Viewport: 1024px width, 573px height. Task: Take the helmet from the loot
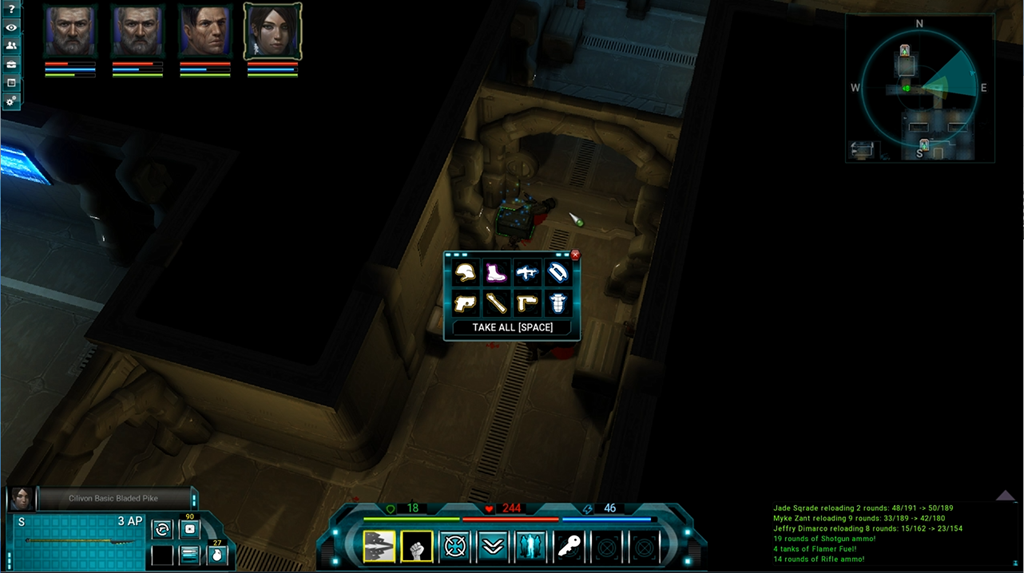[466, 272]
